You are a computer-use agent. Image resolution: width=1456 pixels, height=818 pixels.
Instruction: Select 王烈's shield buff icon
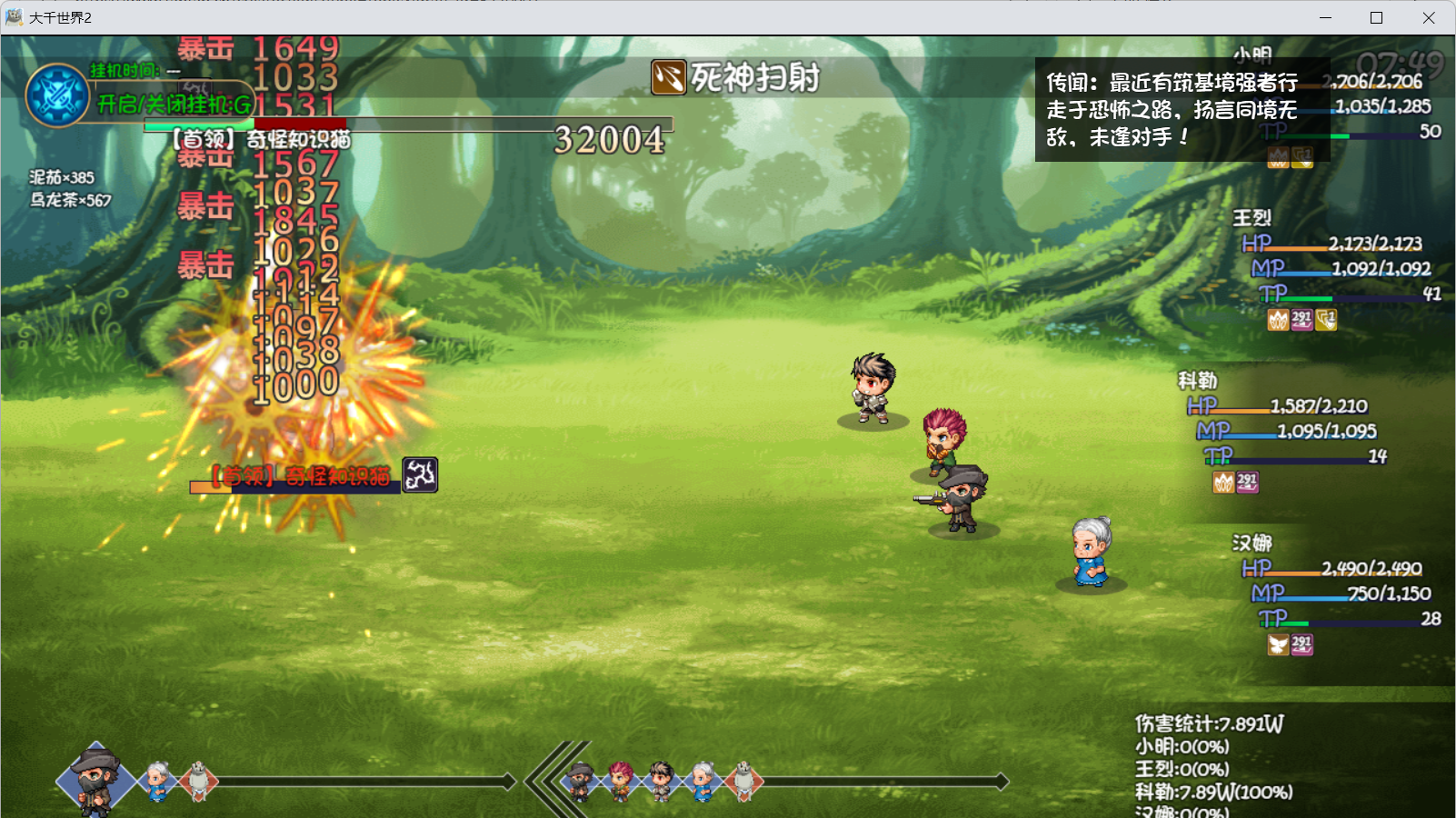click(1326, 320)
